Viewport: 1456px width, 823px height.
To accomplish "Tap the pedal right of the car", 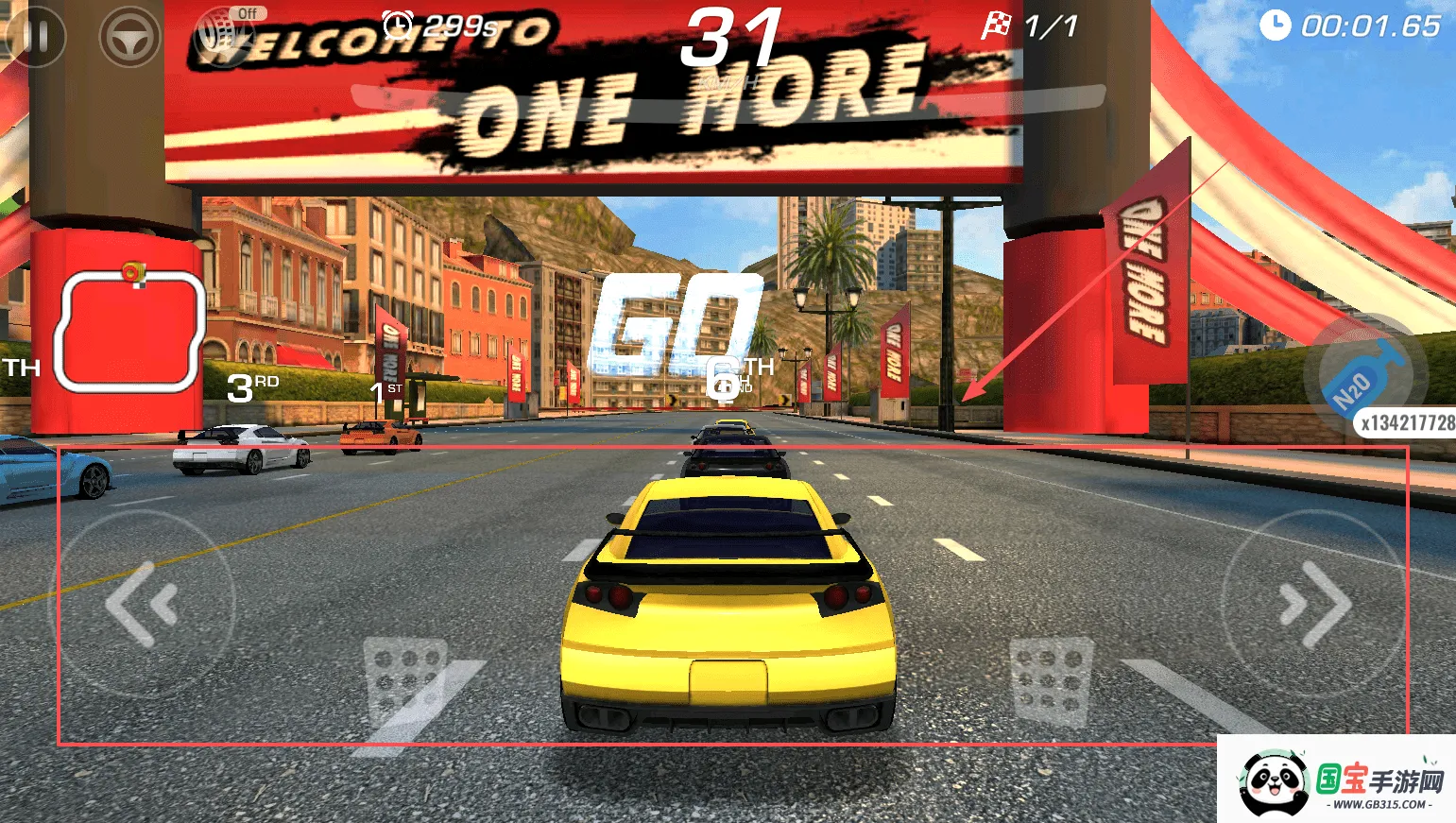I will (1051, 680).
